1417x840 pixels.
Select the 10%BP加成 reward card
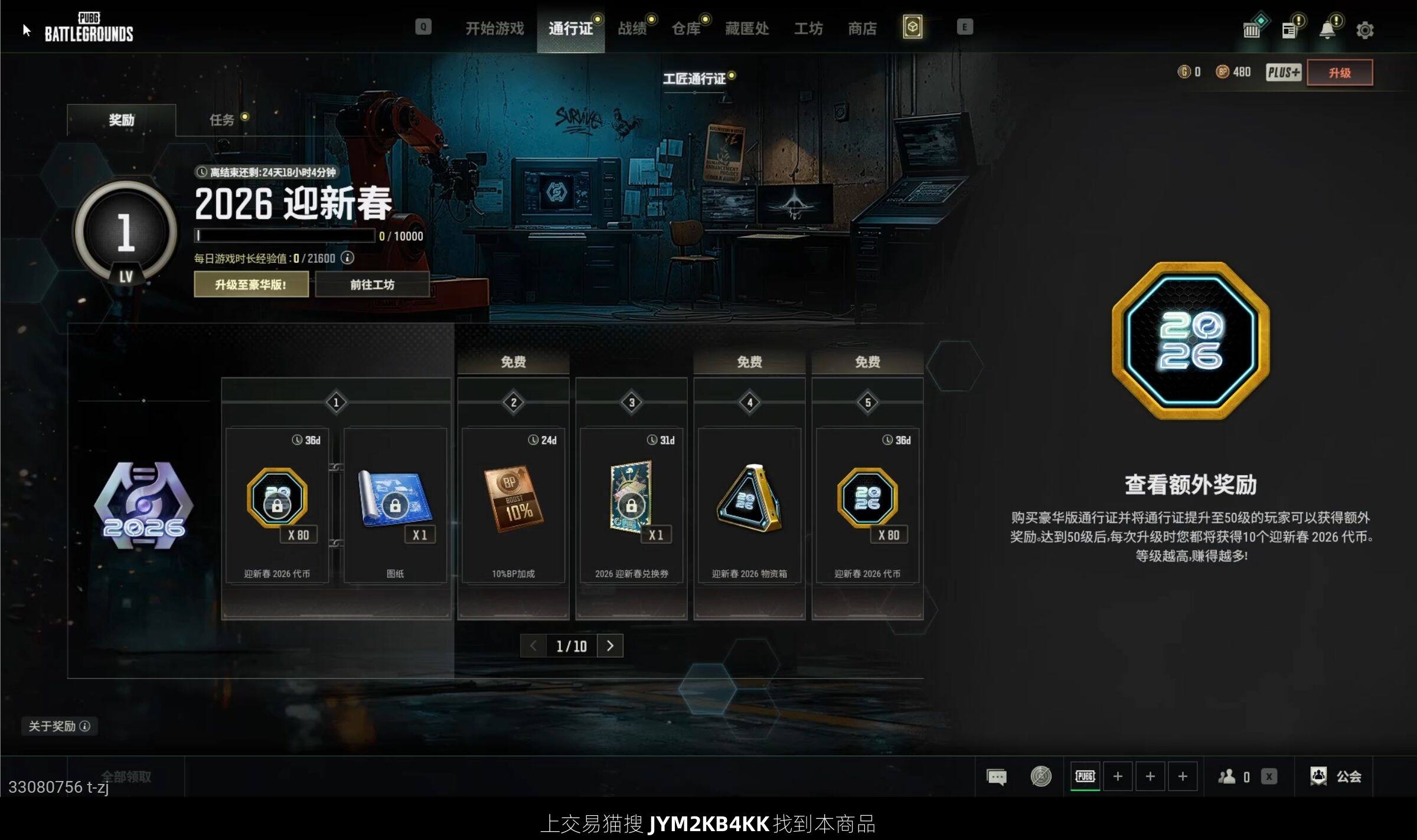(513, 506)
